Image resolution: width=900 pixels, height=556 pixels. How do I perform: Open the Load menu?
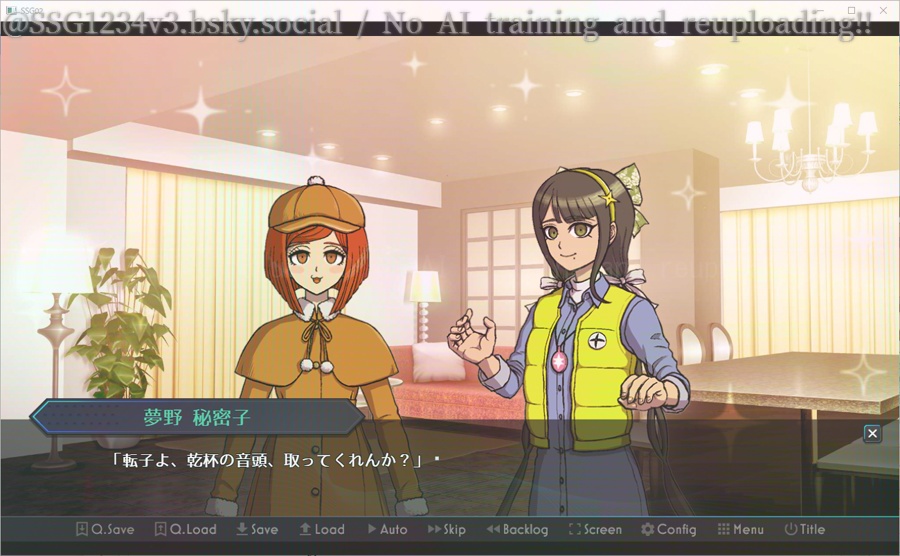[x=322, y=529]
